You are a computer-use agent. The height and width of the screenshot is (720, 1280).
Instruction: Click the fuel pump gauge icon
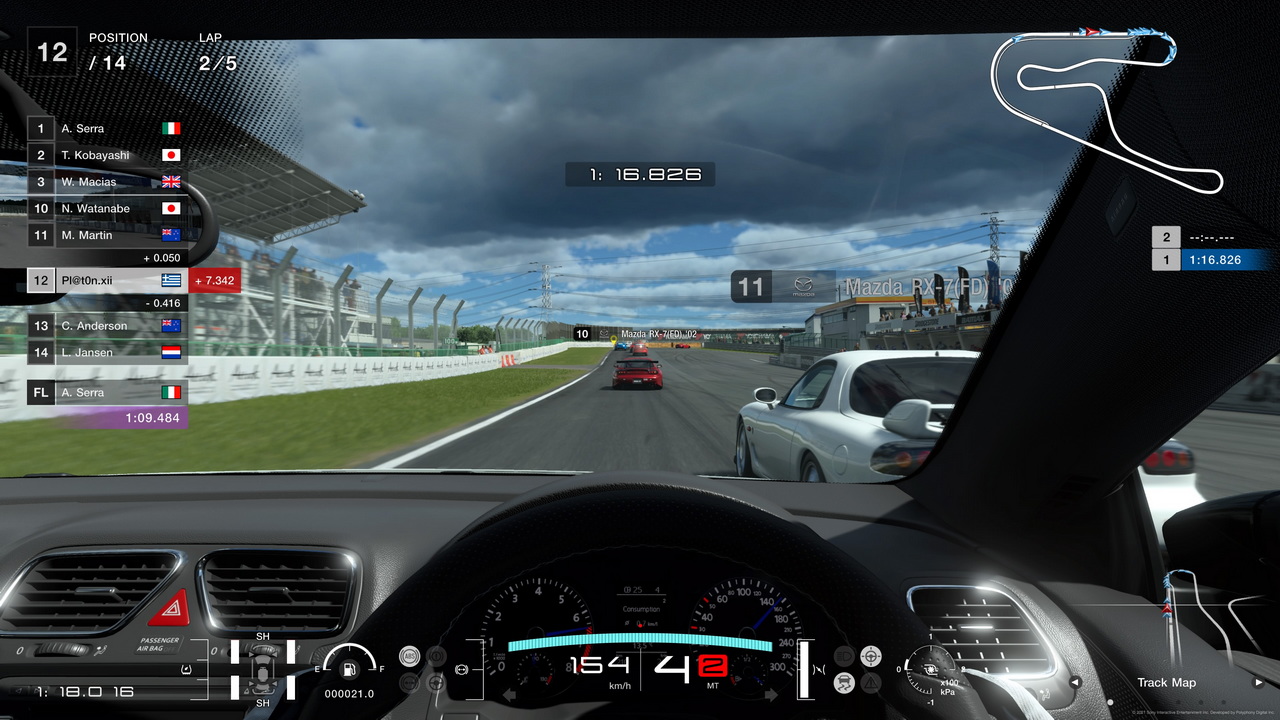(x=350, y=668)
